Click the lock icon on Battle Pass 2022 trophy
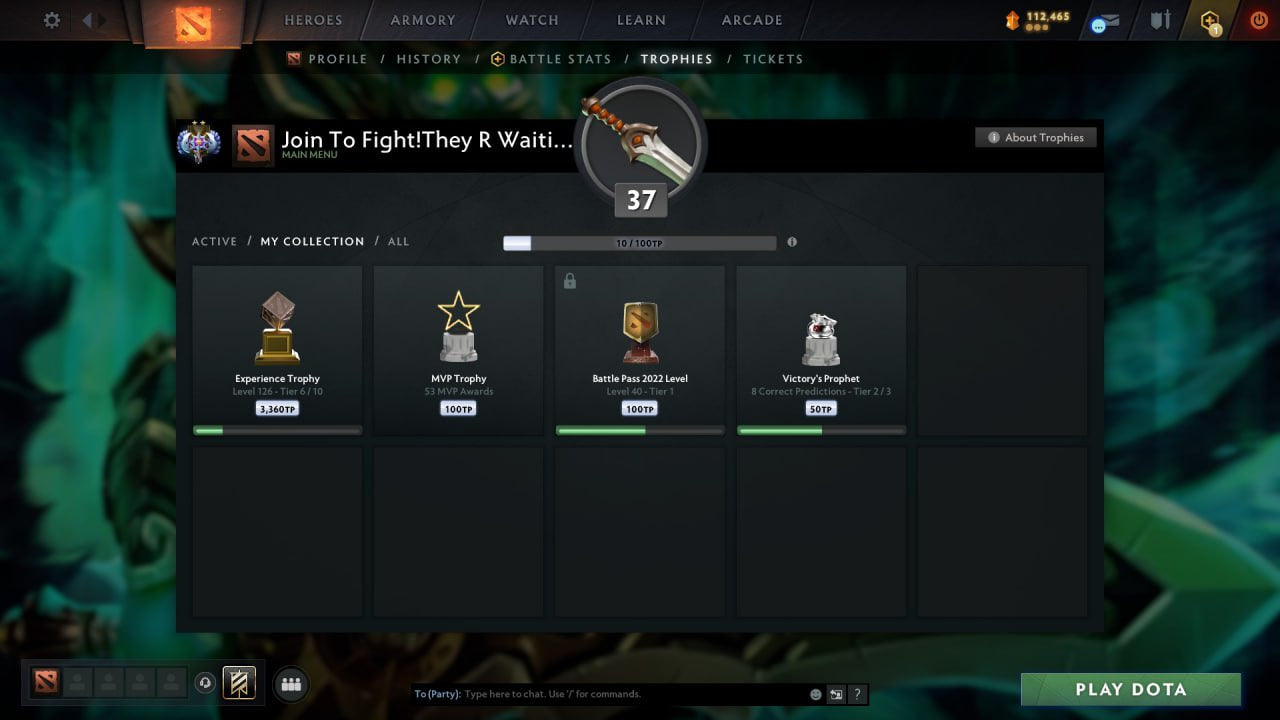1280x720 pixels. coord(570,281)
